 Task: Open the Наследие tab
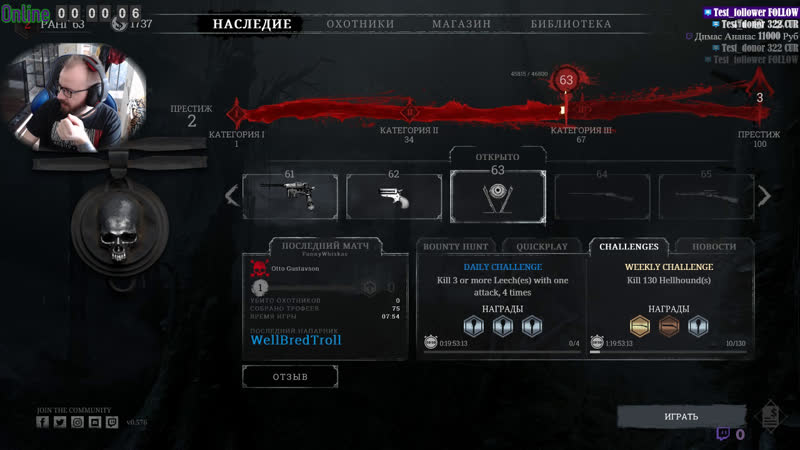click(252, 24)
